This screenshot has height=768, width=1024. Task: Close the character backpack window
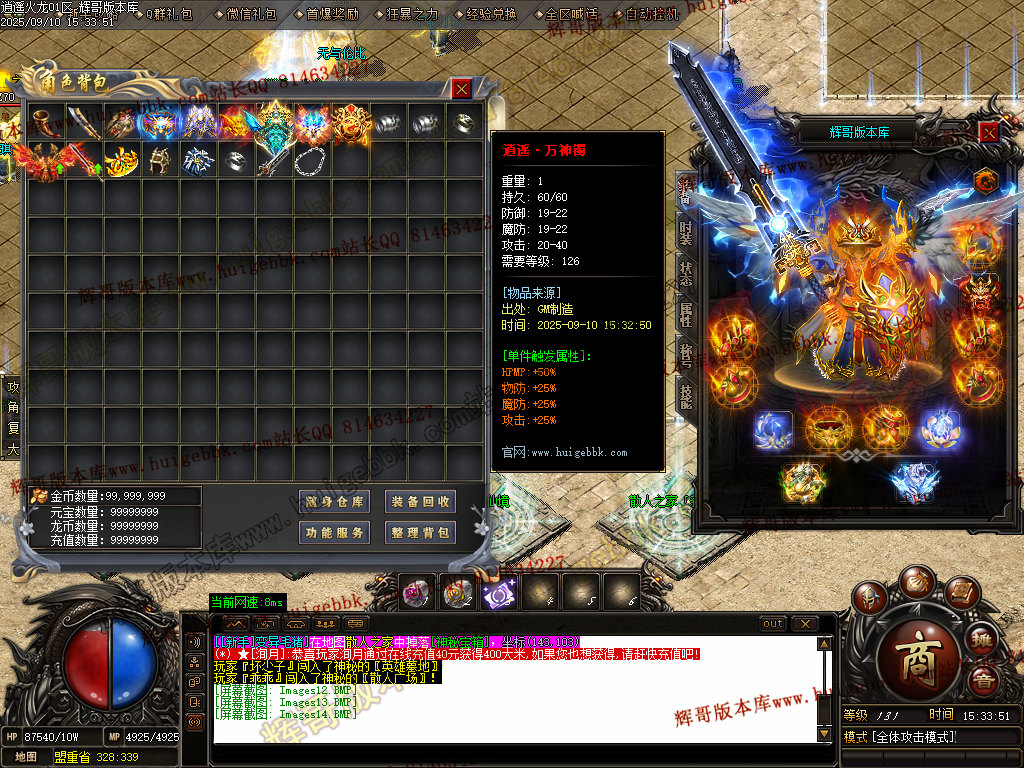point(461,89)
